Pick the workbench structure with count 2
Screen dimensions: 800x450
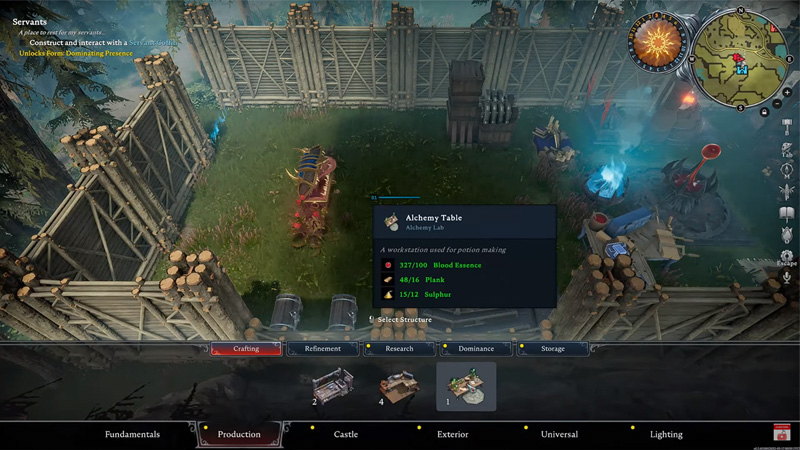pos(333,385)
